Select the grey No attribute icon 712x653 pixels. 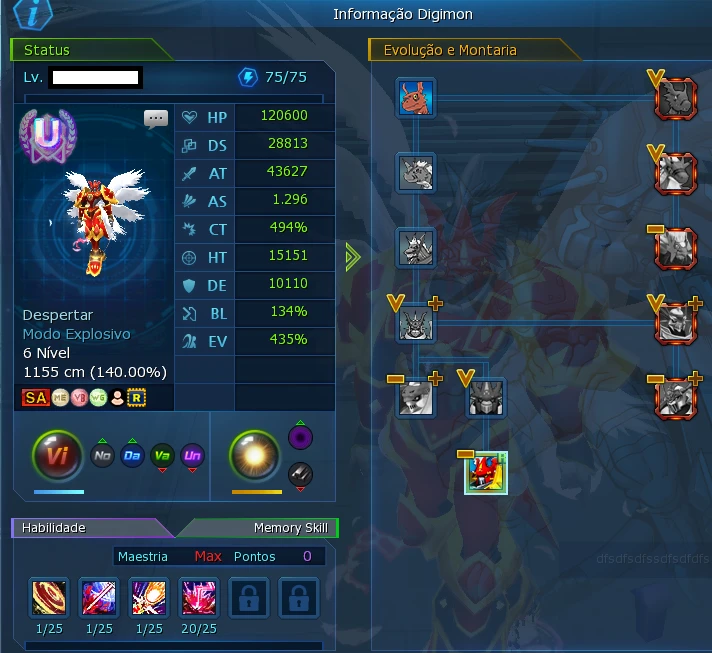102,456
